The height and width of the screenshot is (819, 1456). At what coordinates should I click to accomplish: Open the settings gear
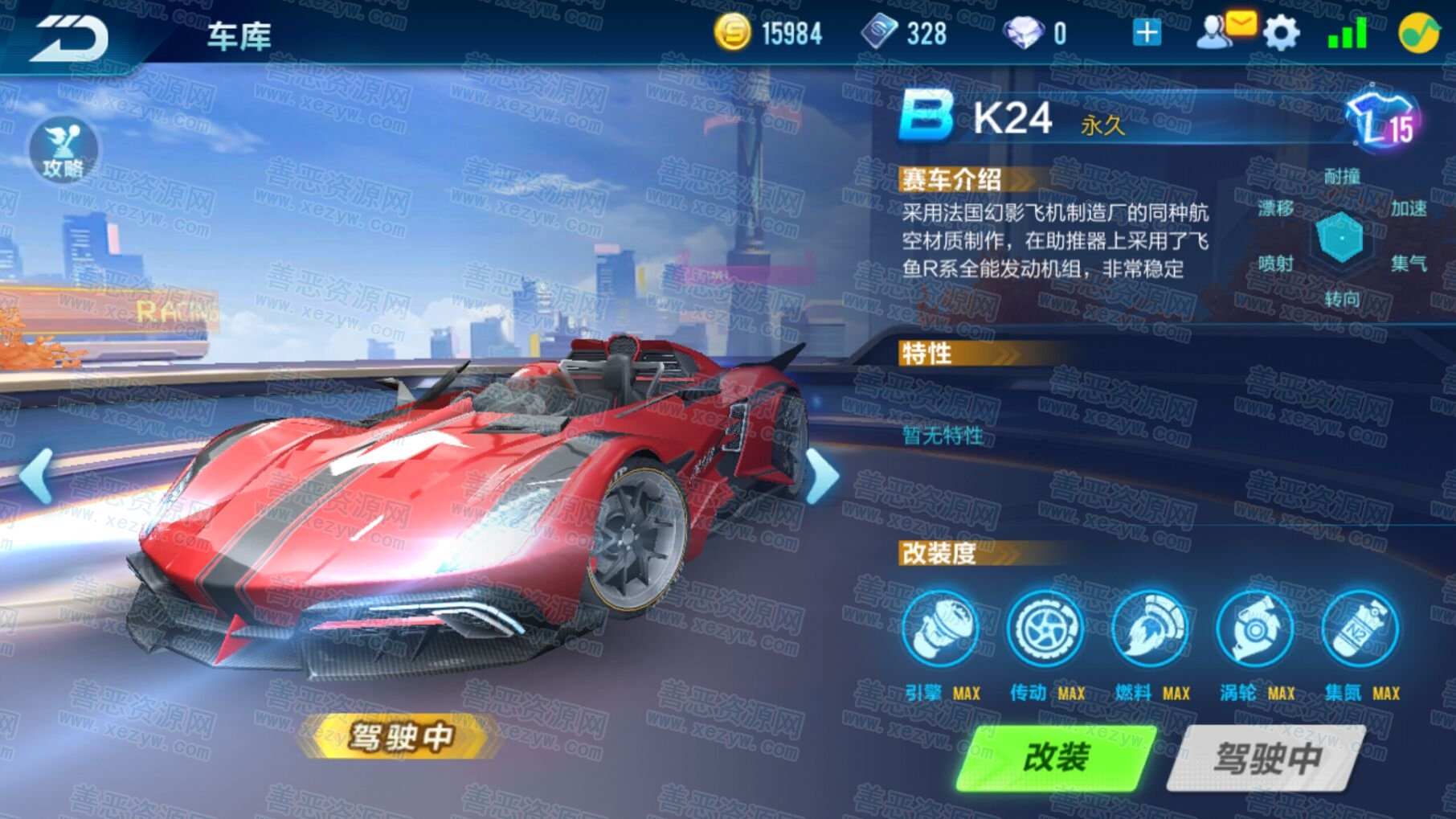[1280, 34]
